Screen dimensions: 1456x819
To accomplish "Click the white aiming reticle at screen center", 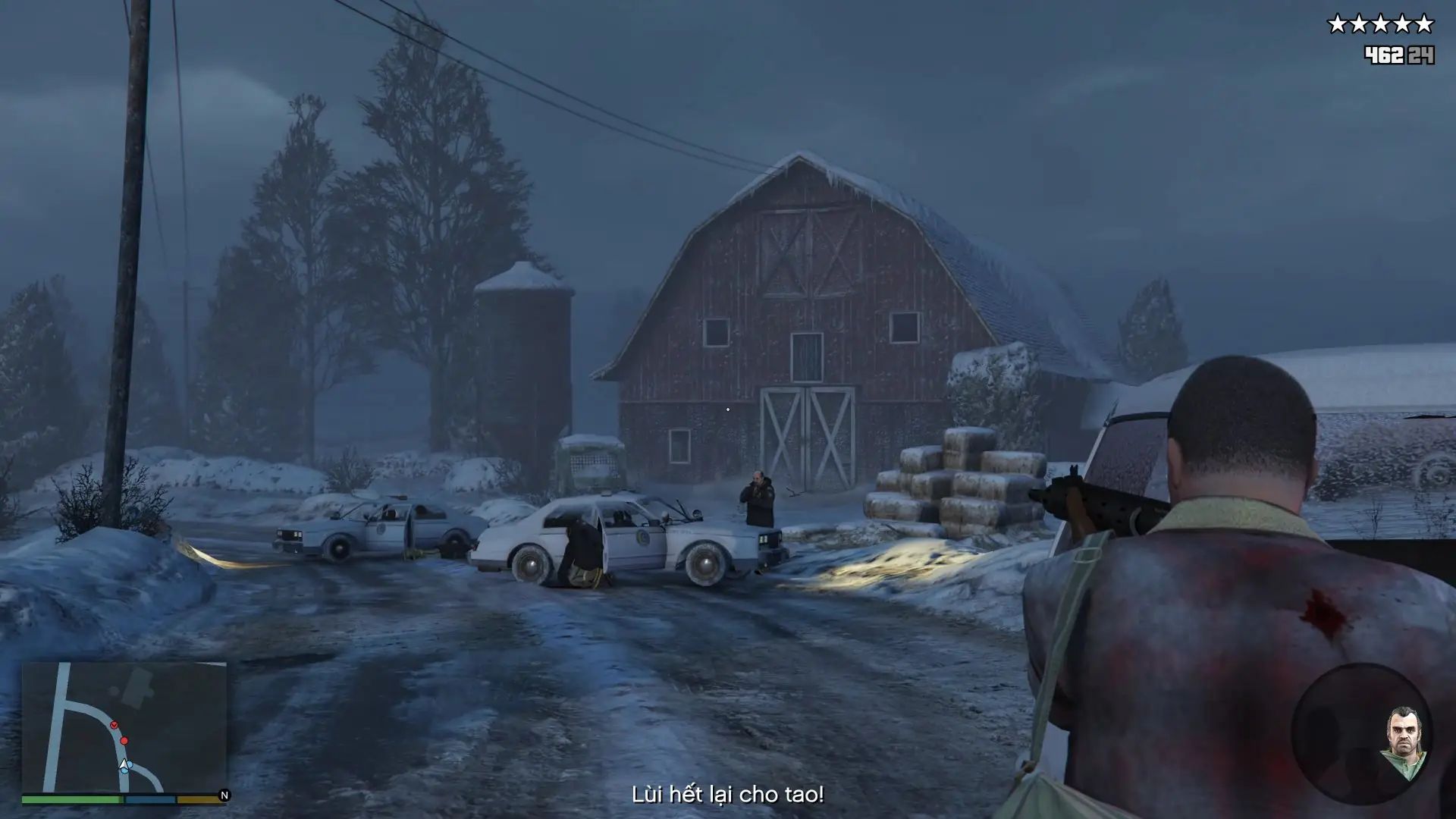I will [728, 409].
